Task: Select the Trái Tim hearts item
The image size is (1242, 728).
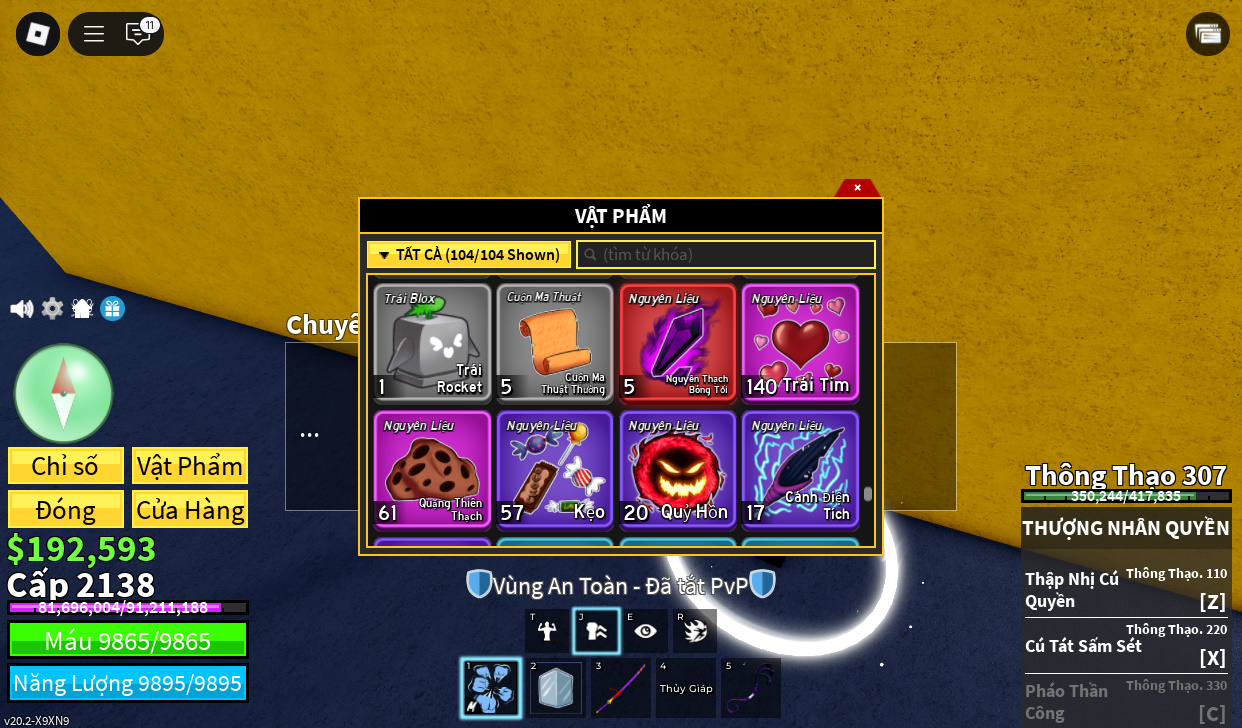Action: (x=800, y=342)
